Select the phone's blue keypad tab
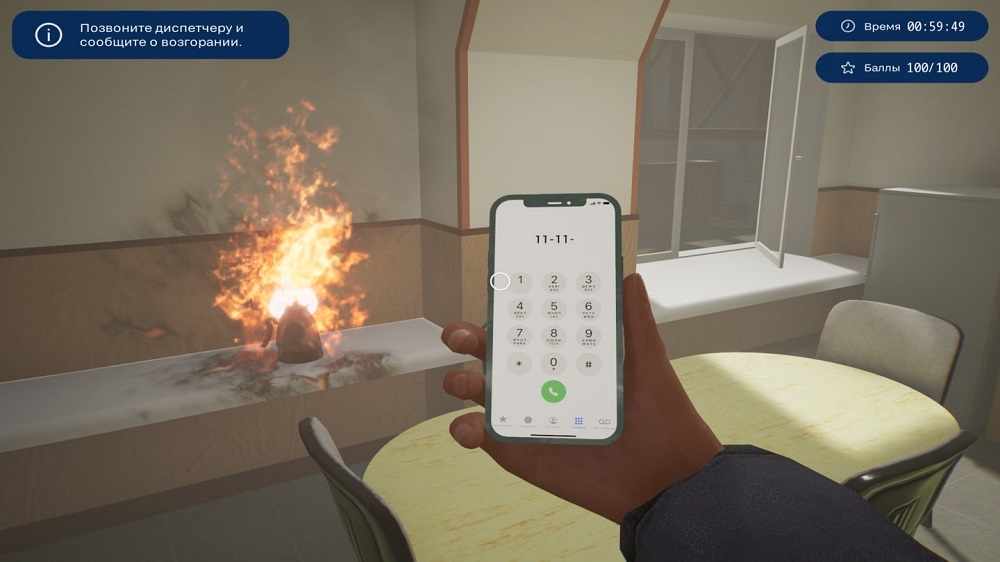The height and width of the screenshot is (562, 1000). tap(578, 421)
